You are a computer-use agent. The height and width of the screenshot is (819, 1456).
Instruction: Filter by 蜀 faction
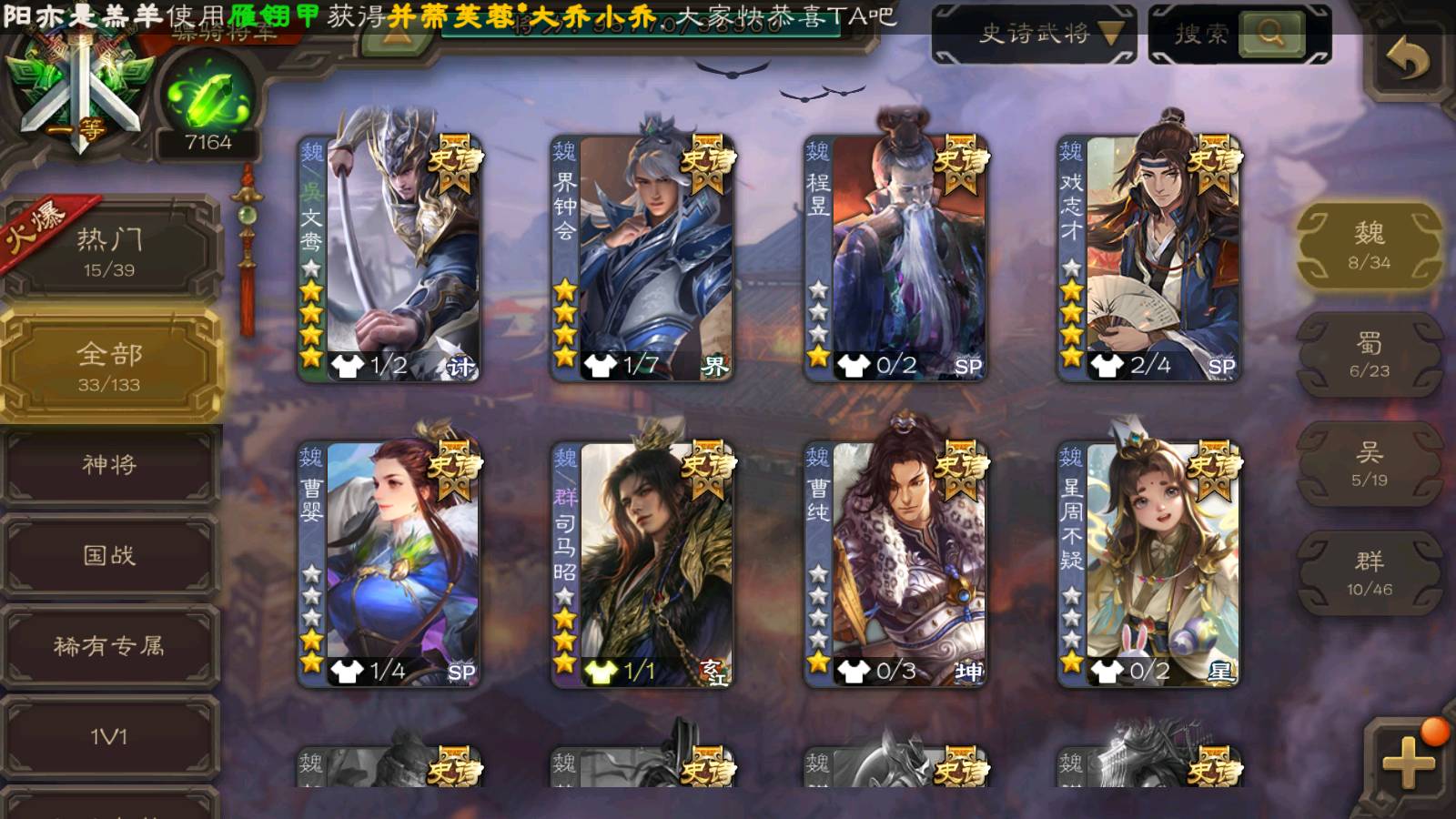point(1369,355)
